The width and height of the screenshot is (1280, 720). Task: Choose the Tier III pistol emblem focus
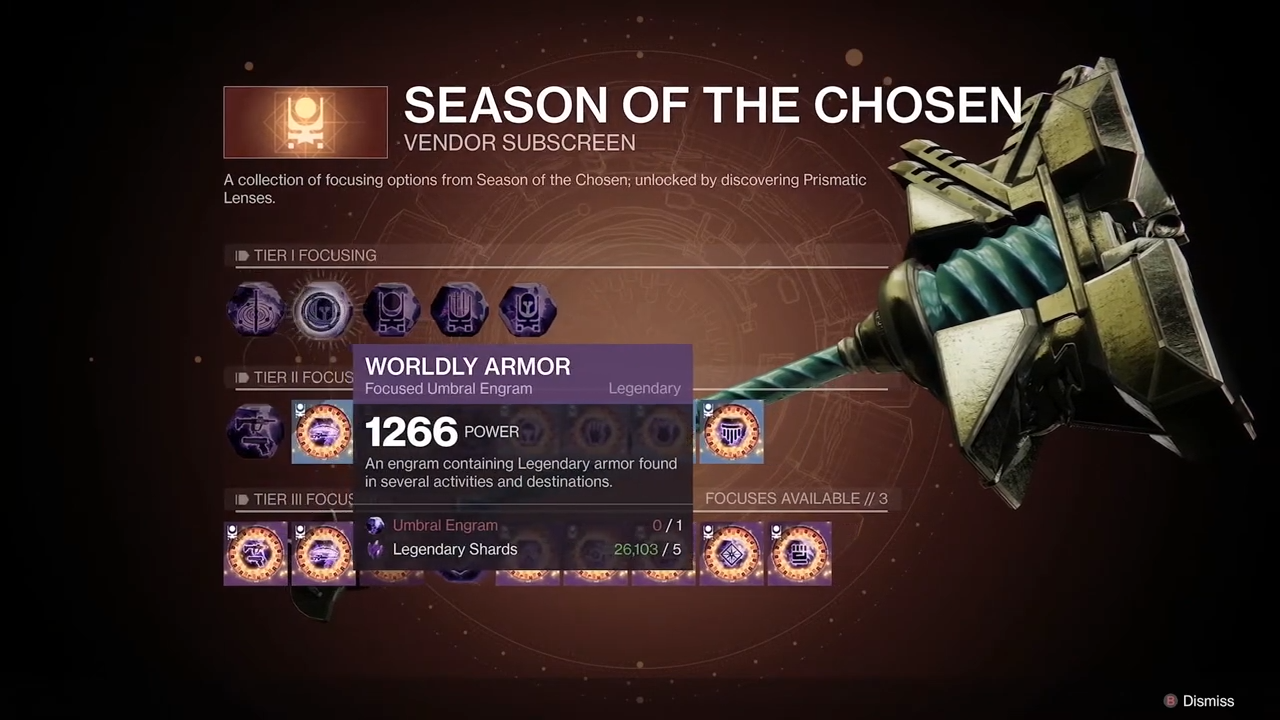(255, 552)
